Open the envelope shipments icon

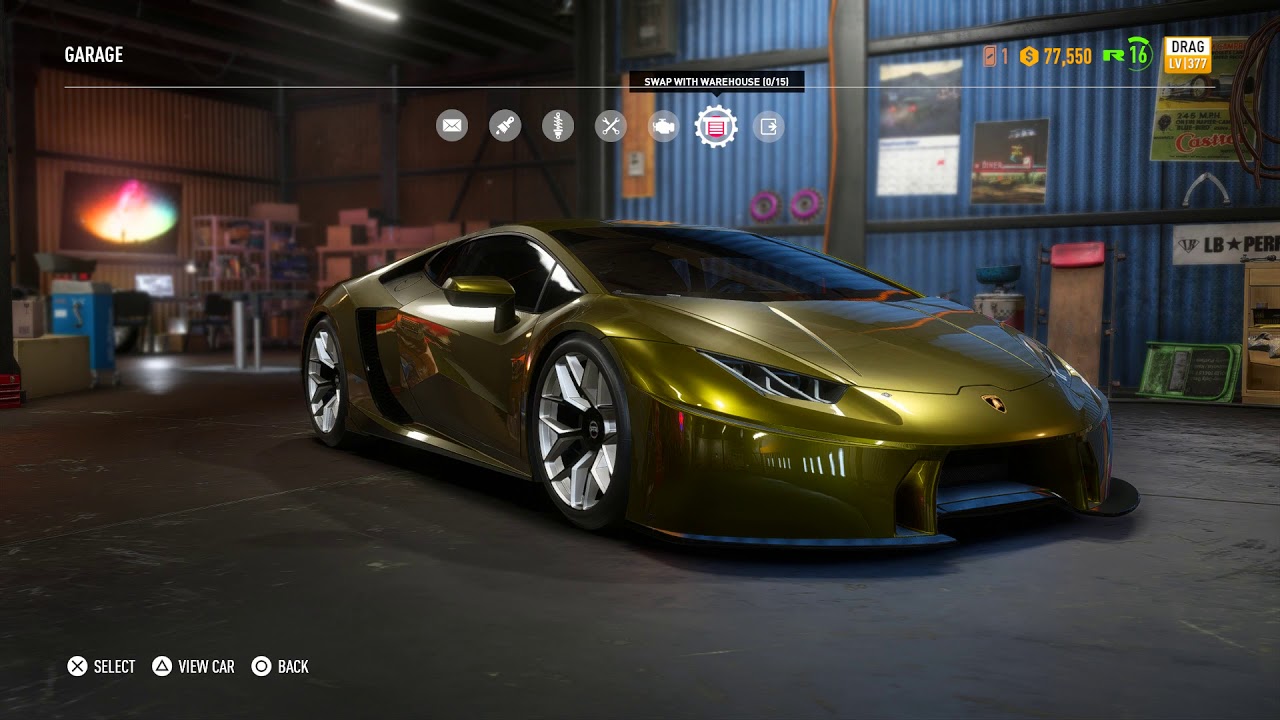452,126
